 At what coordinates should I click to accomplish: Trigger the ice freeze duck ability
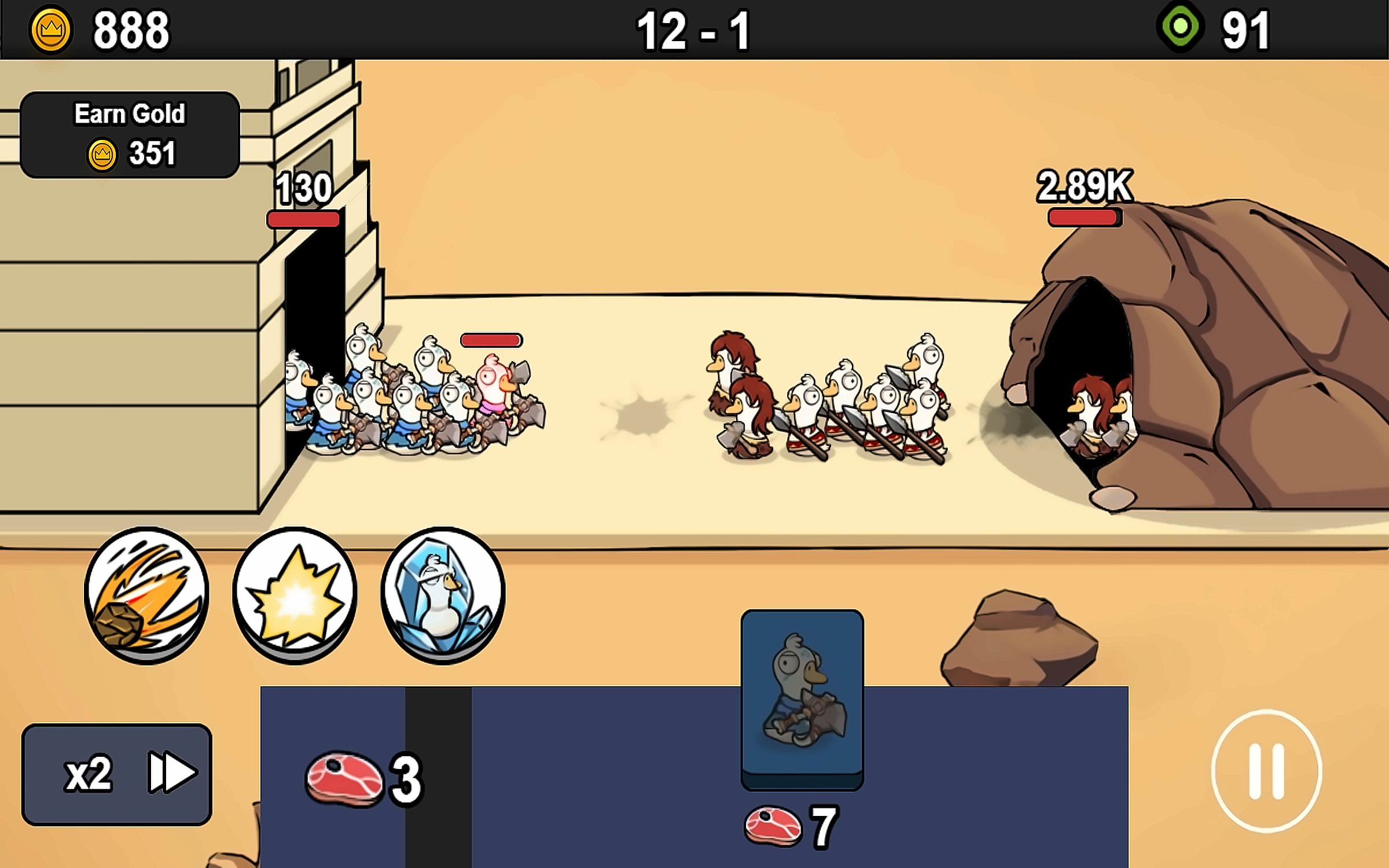point(443,594)
